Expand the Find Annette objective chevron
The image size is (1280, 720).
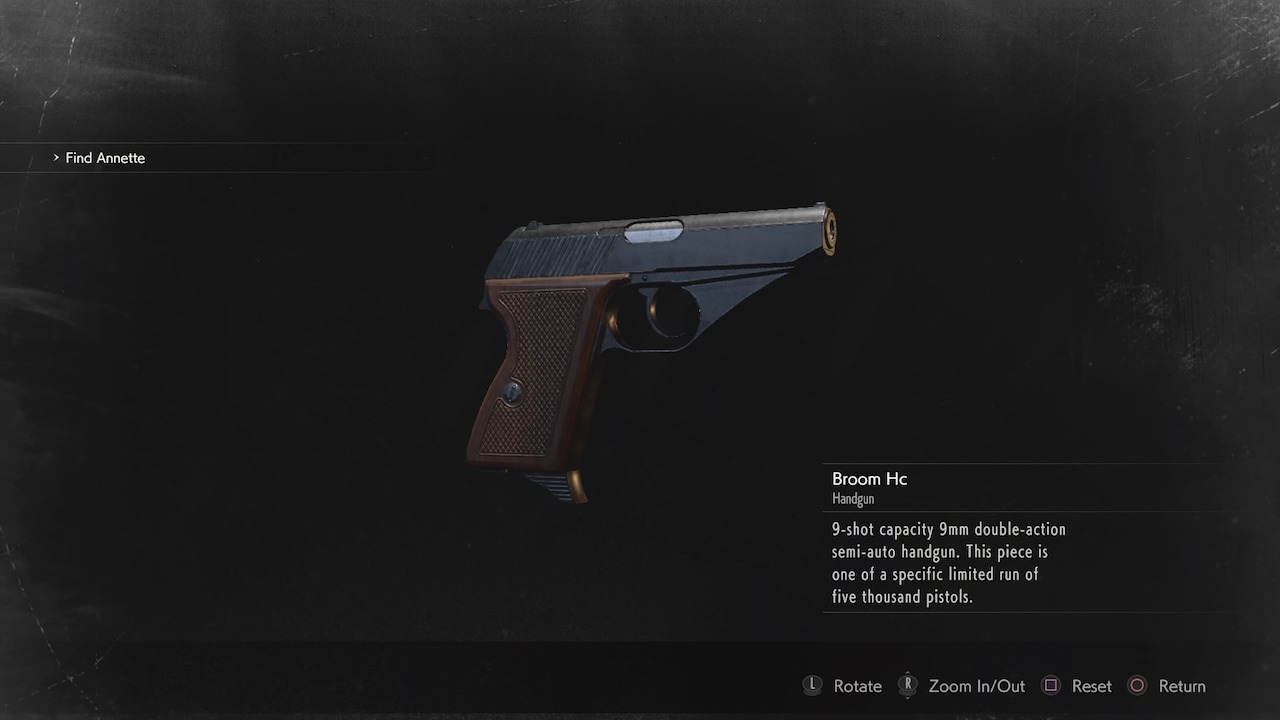55,158
